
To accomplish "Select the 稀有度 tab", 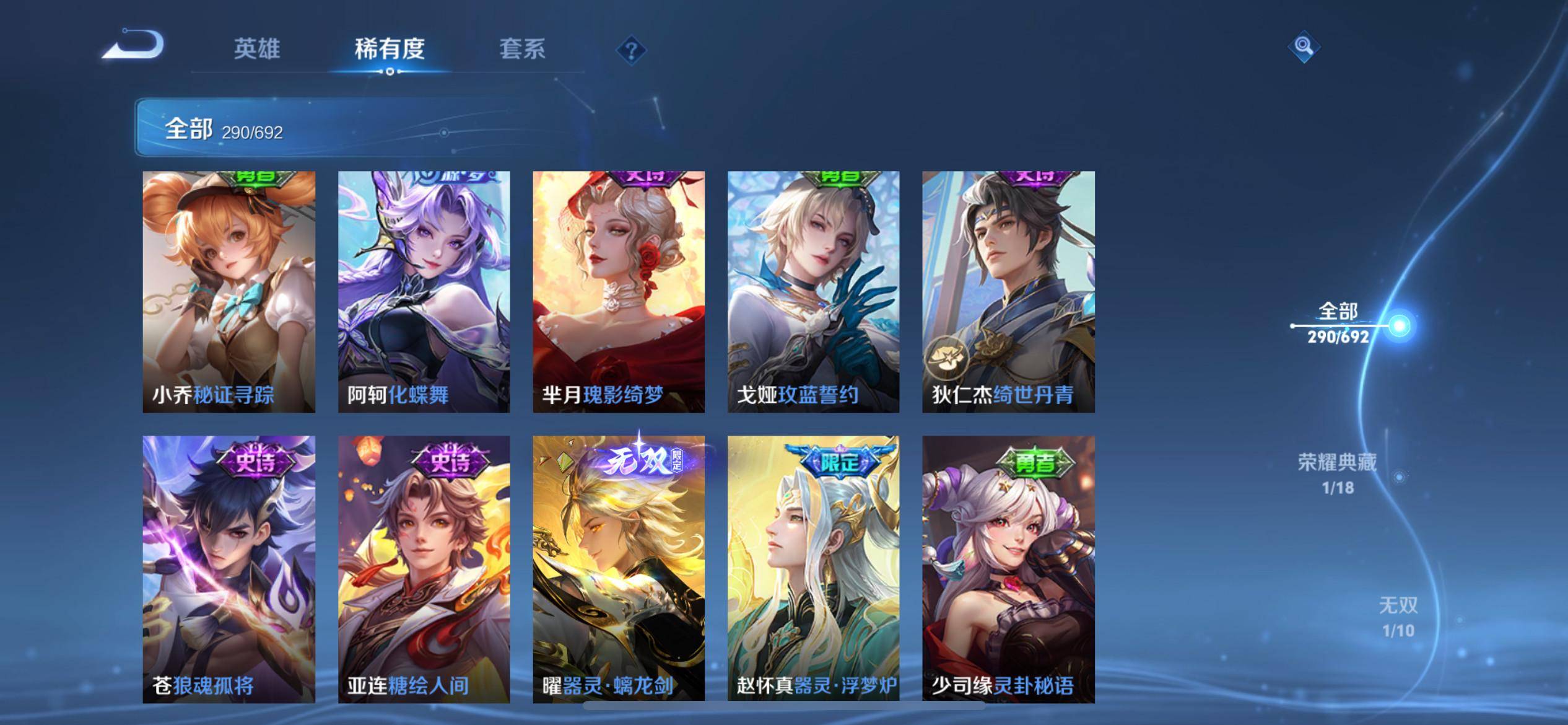I will [x=390, y=49].
